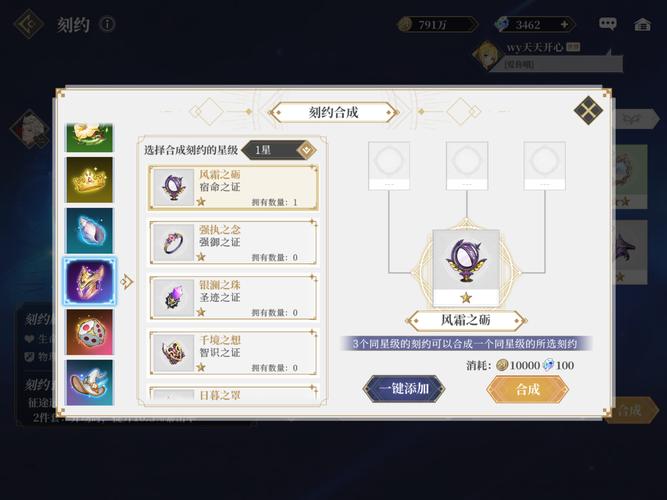Pick the 千境之想 engraving entry

233,352
